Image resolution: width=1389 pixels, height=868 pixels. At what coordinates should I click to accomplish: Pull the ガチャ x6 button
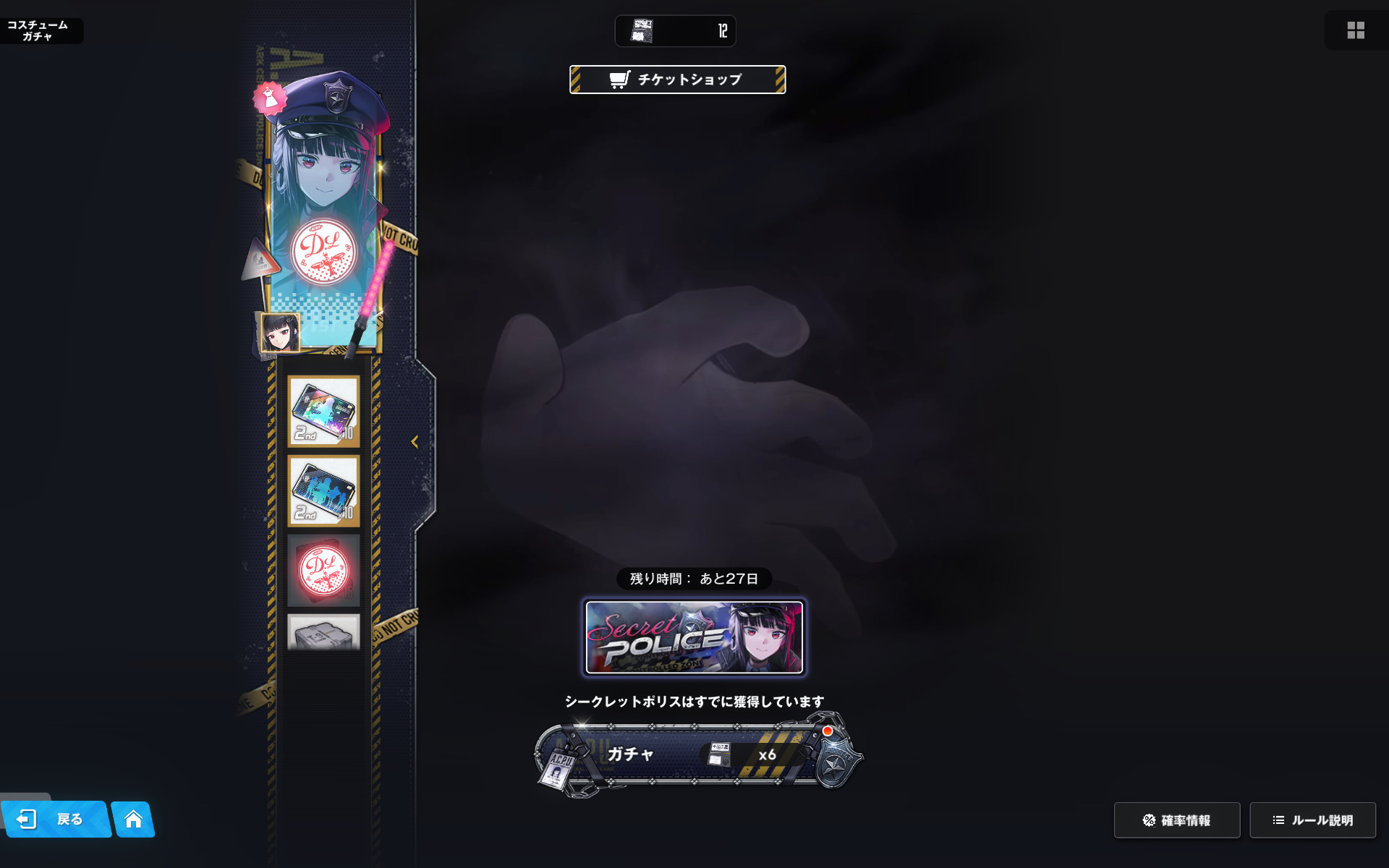coord(694,755)
